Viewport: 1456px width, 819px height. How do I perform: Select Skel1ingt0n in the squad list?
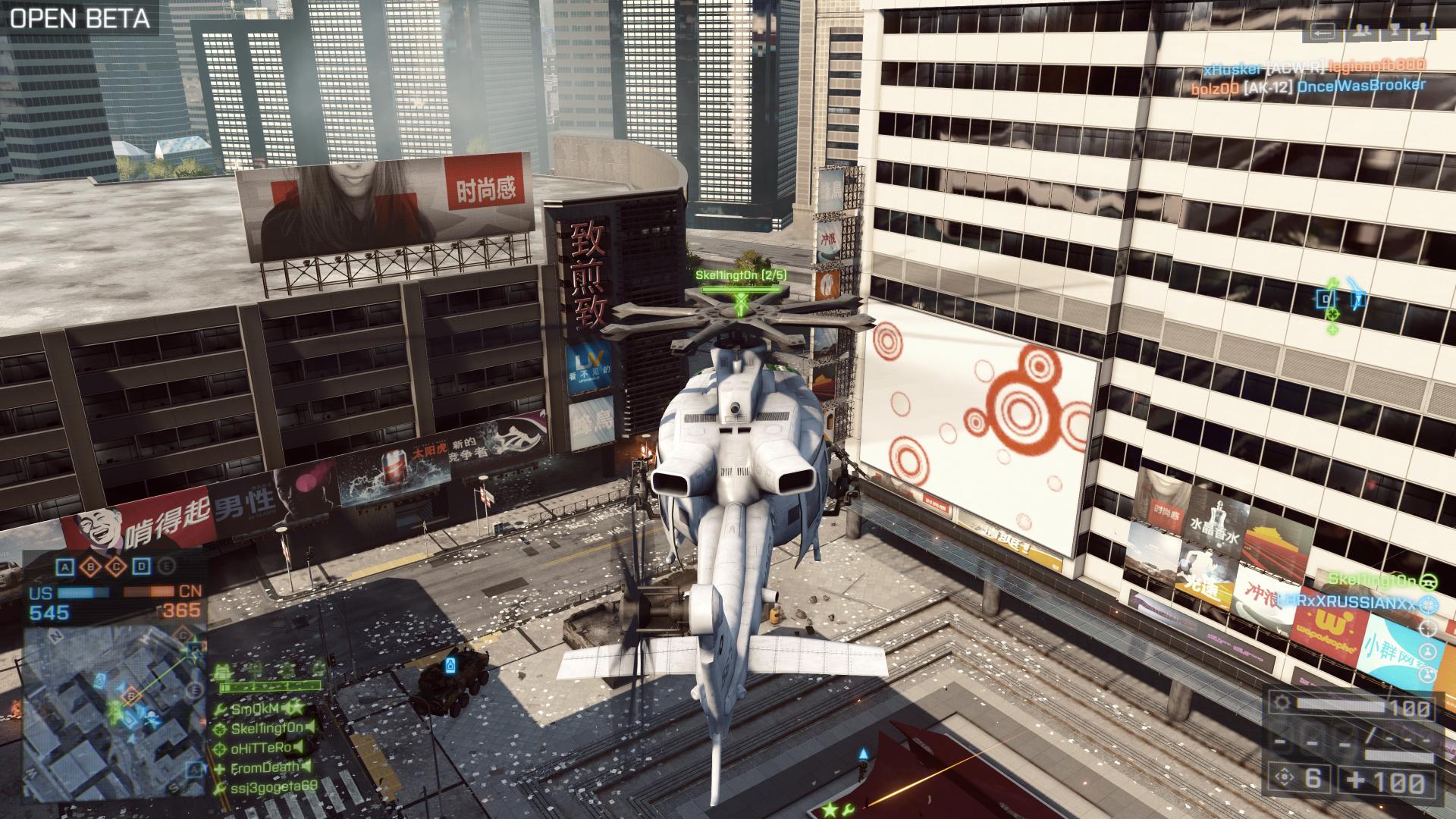[266, 729]
